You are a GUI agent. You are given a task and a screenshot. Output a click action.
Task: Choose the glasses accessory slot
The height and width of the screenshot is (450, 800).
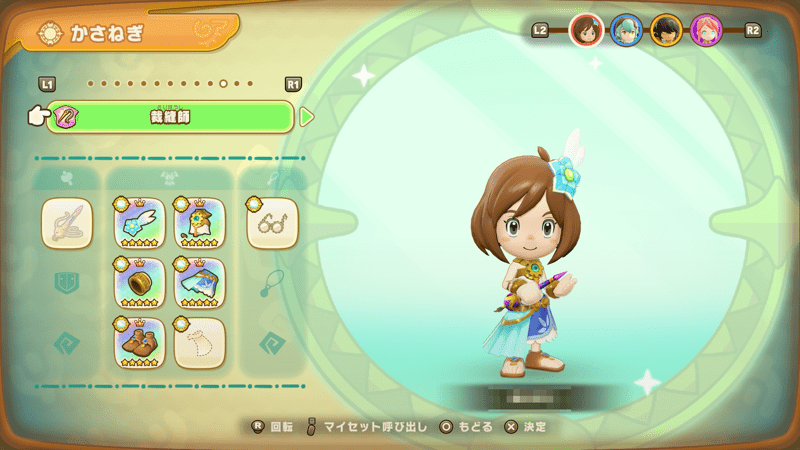272,223
